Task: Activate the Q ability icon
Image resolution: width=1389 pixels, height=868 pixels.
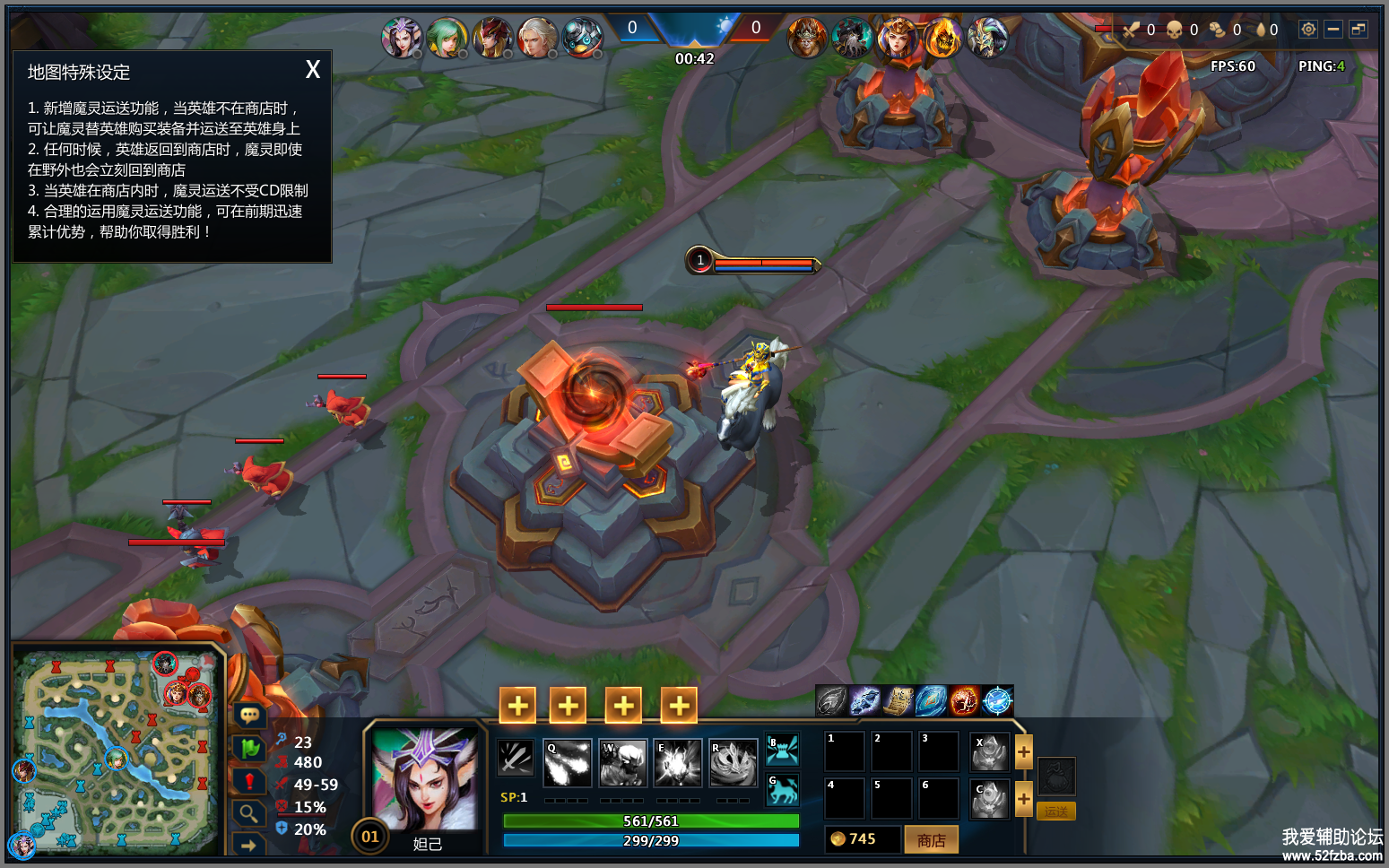Action: (x=567, y=762)
